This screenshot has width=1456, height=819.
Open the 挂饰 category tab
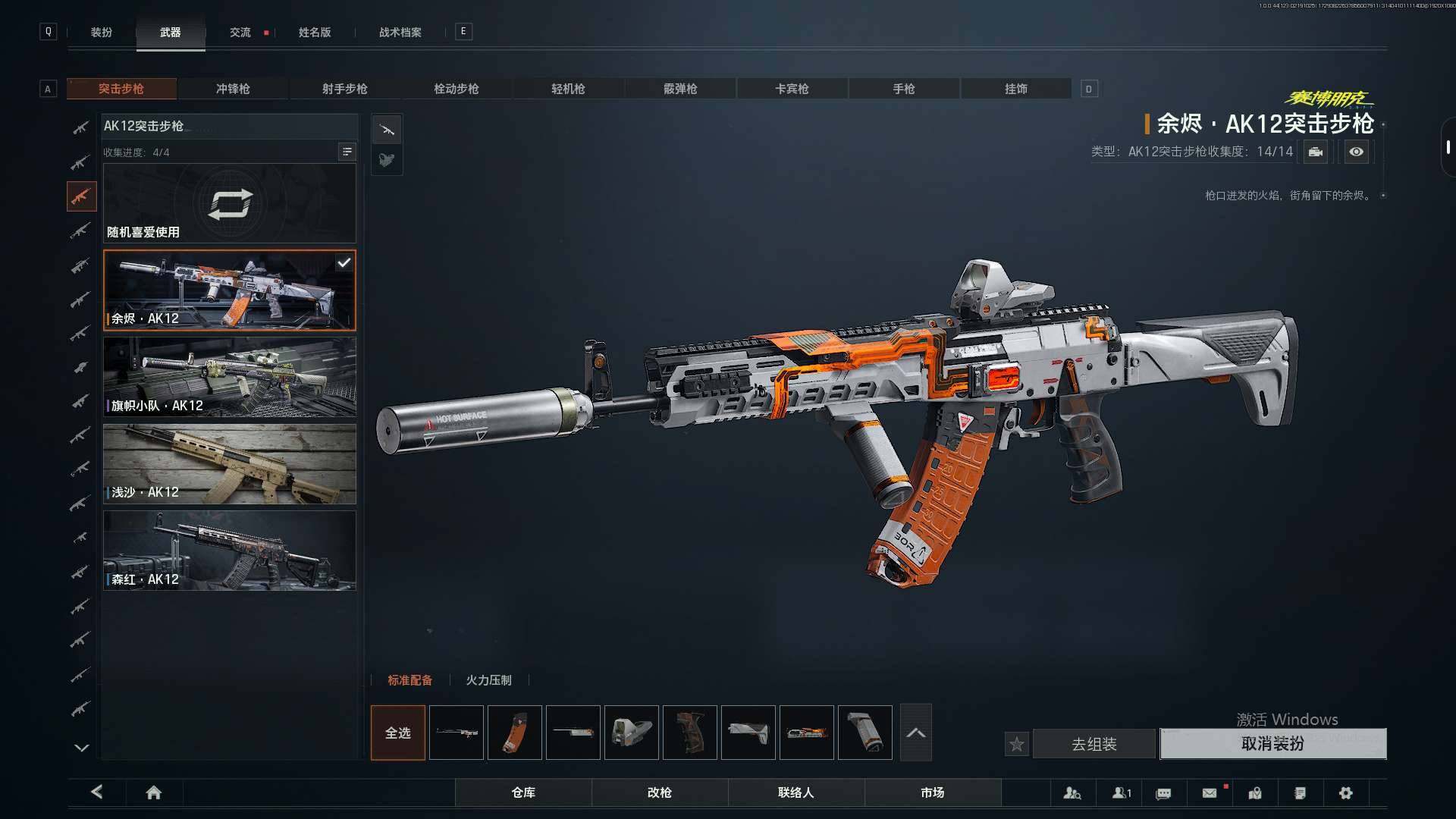1015,89
